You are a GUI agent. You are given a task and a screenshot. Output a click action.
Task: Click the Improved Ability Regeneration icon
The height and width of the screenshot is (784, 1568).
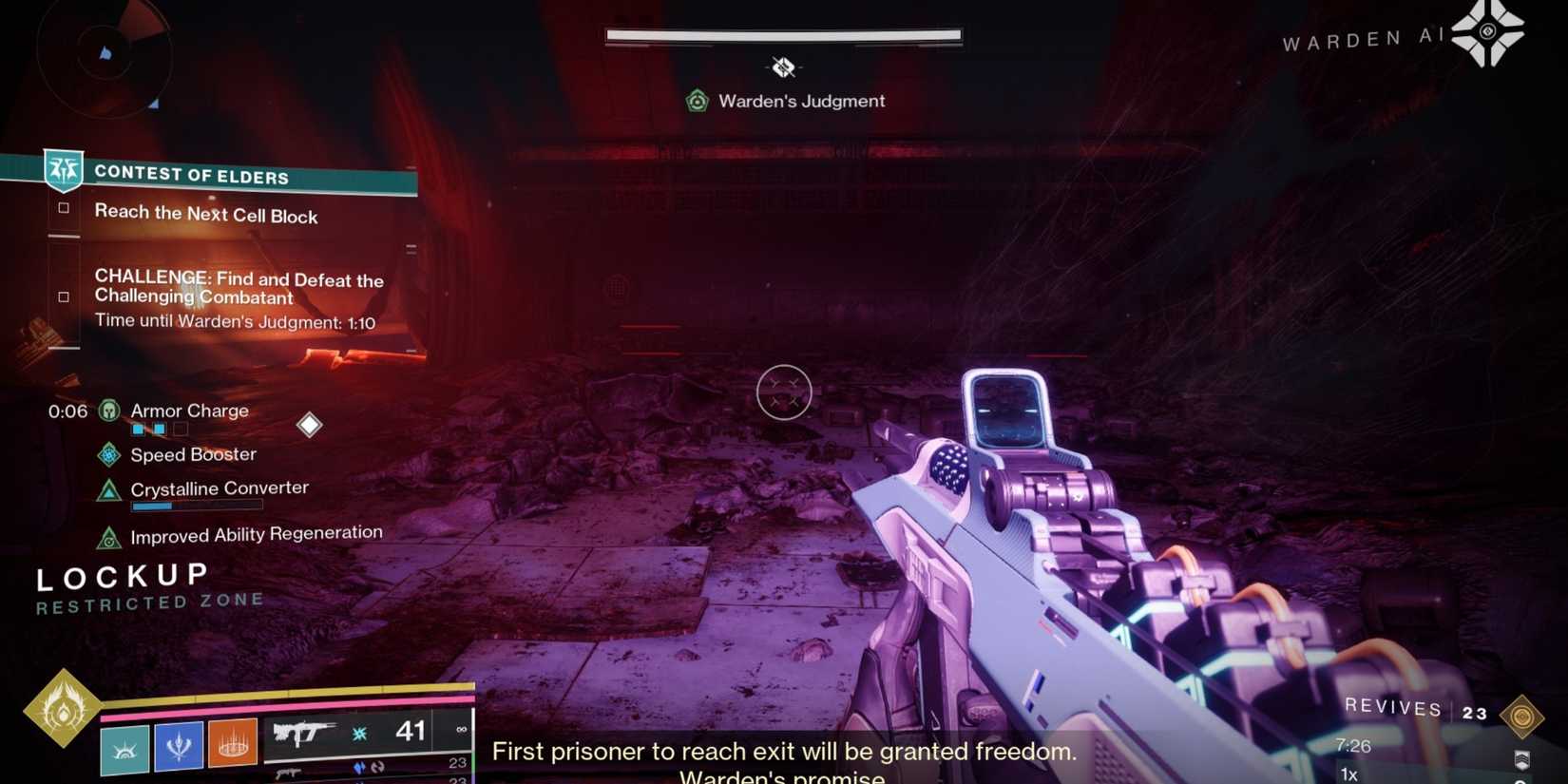pyautogui.click(x=107, y=537)
